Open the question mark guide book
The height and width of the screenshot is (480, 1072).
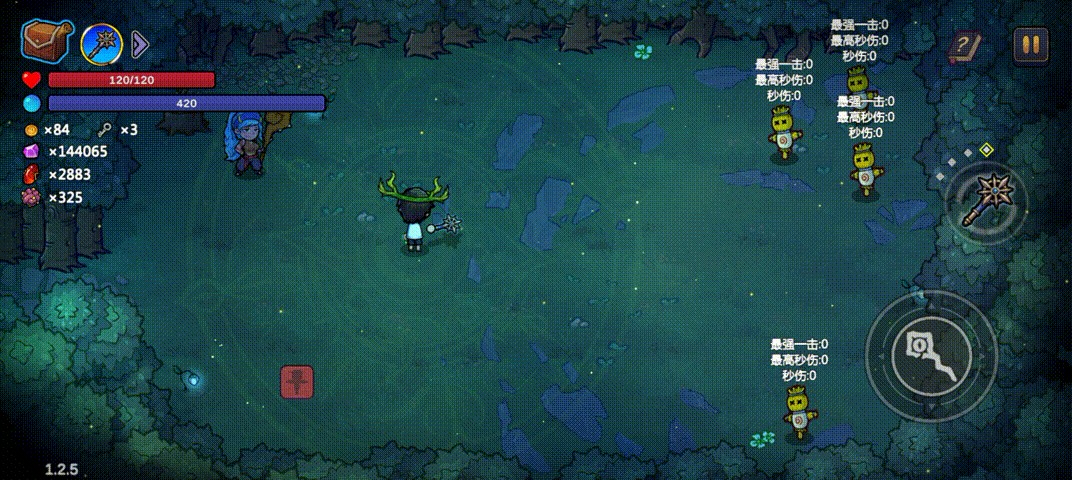coord(965,46)
